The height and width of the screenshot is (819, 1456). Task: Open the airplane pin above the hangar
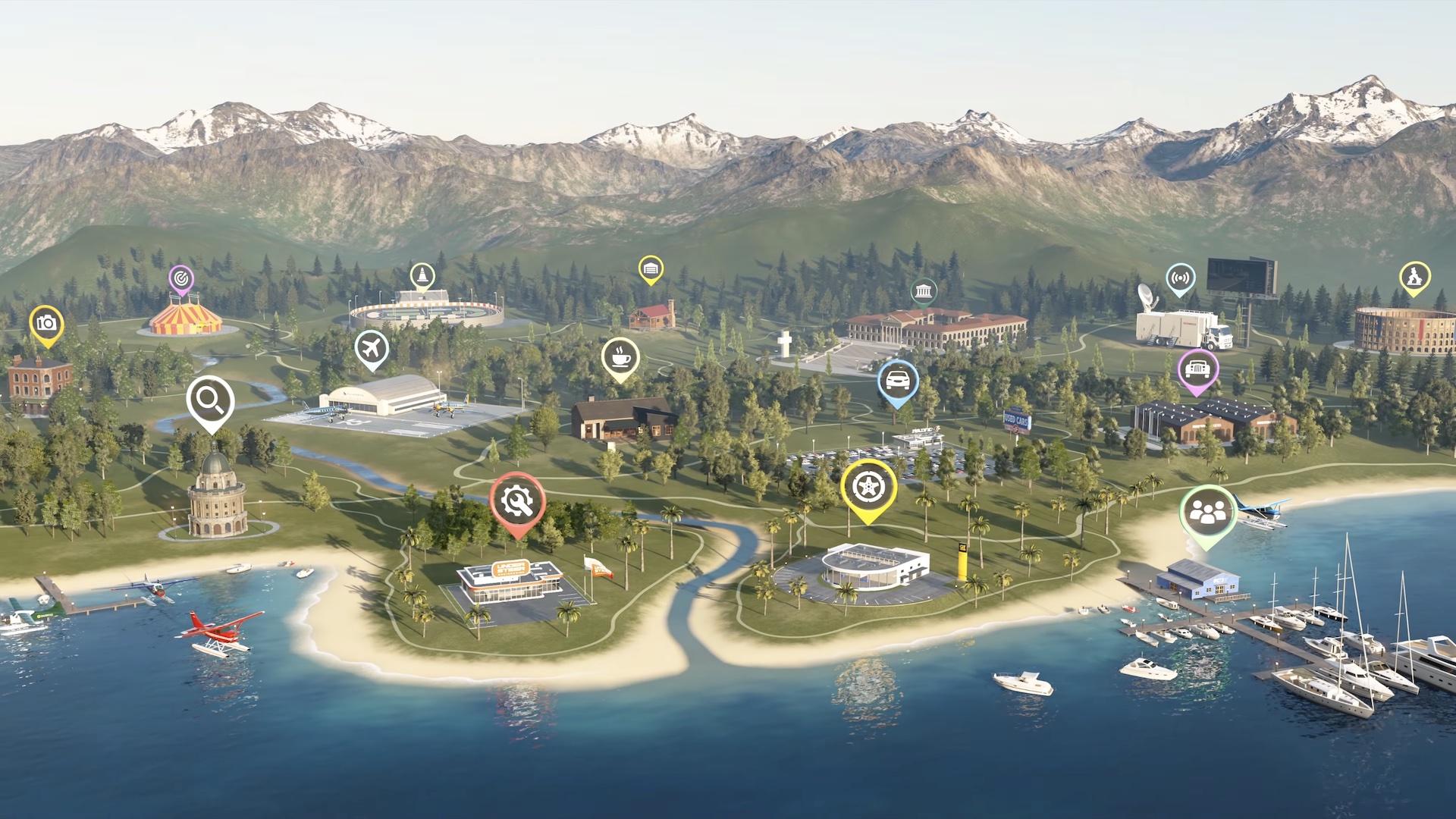[372, 348]
